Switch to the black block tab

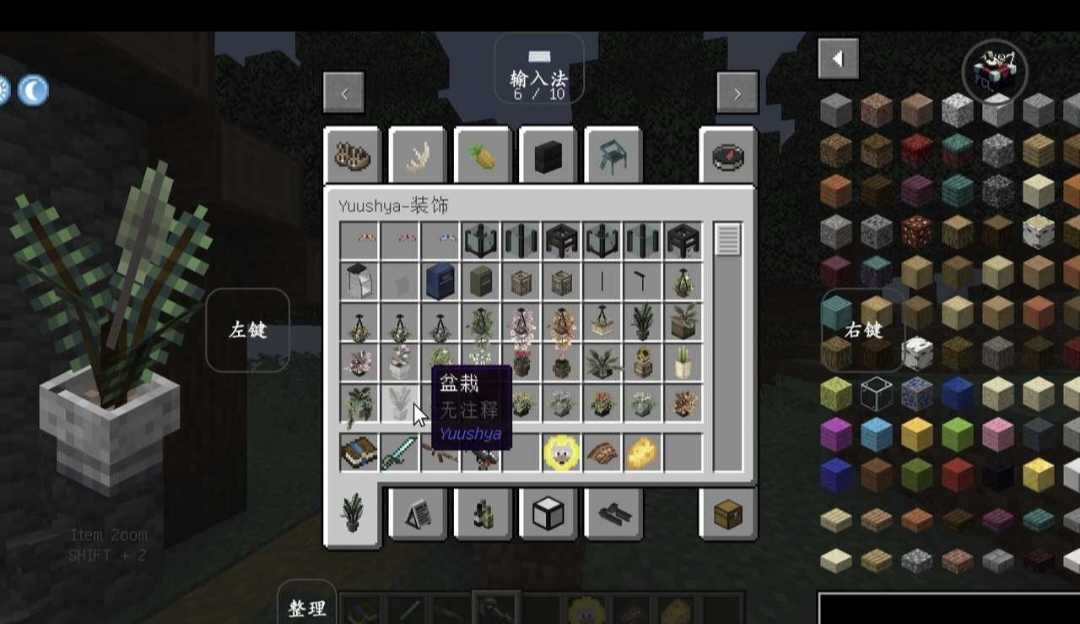tap(547, 156)
